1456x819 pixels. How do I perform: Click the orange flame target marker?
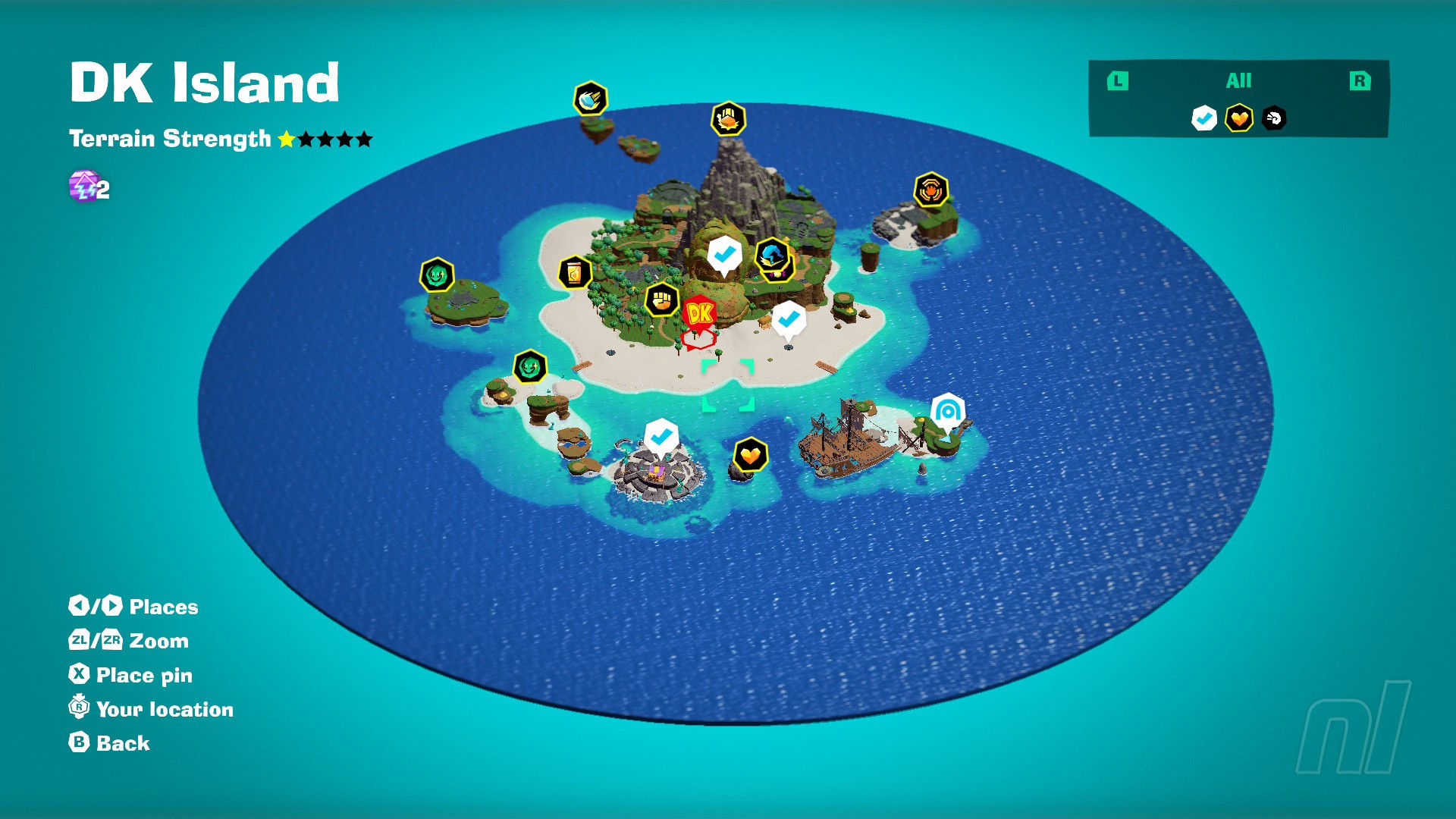tap(930, 190)
